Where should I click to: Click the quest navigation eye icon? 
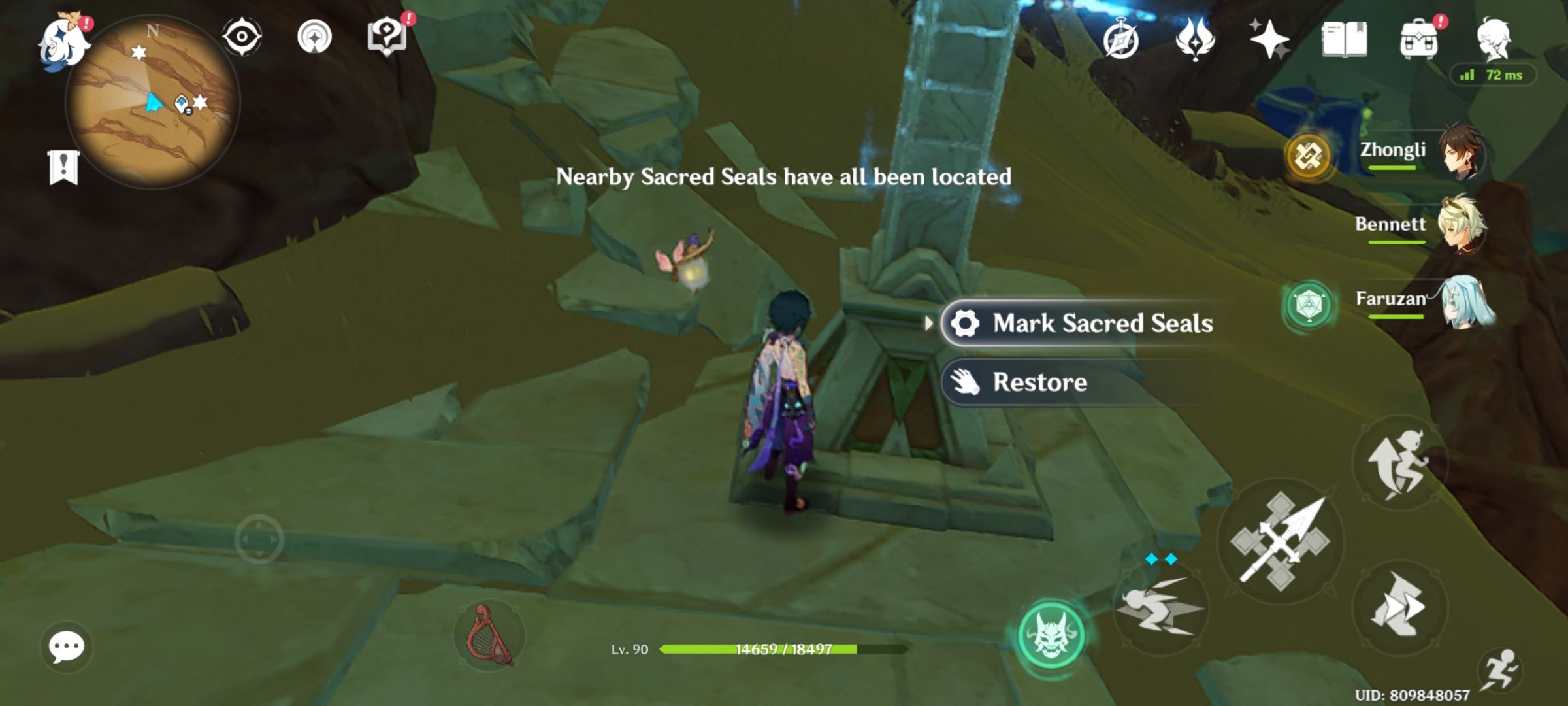(x=242, y=38)
